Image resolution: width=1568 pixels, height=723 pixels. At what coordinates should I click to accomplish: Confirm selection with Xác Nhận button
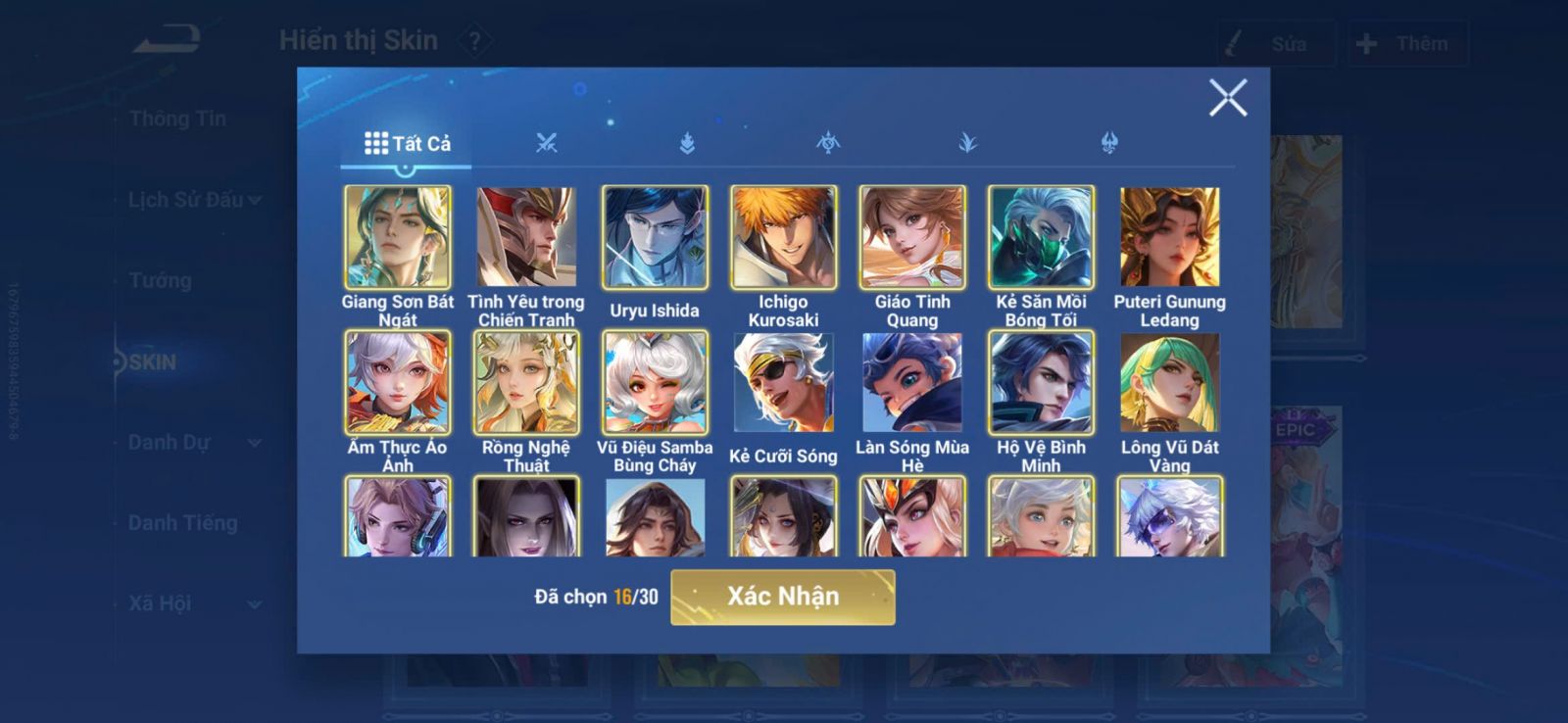[782, 597]
